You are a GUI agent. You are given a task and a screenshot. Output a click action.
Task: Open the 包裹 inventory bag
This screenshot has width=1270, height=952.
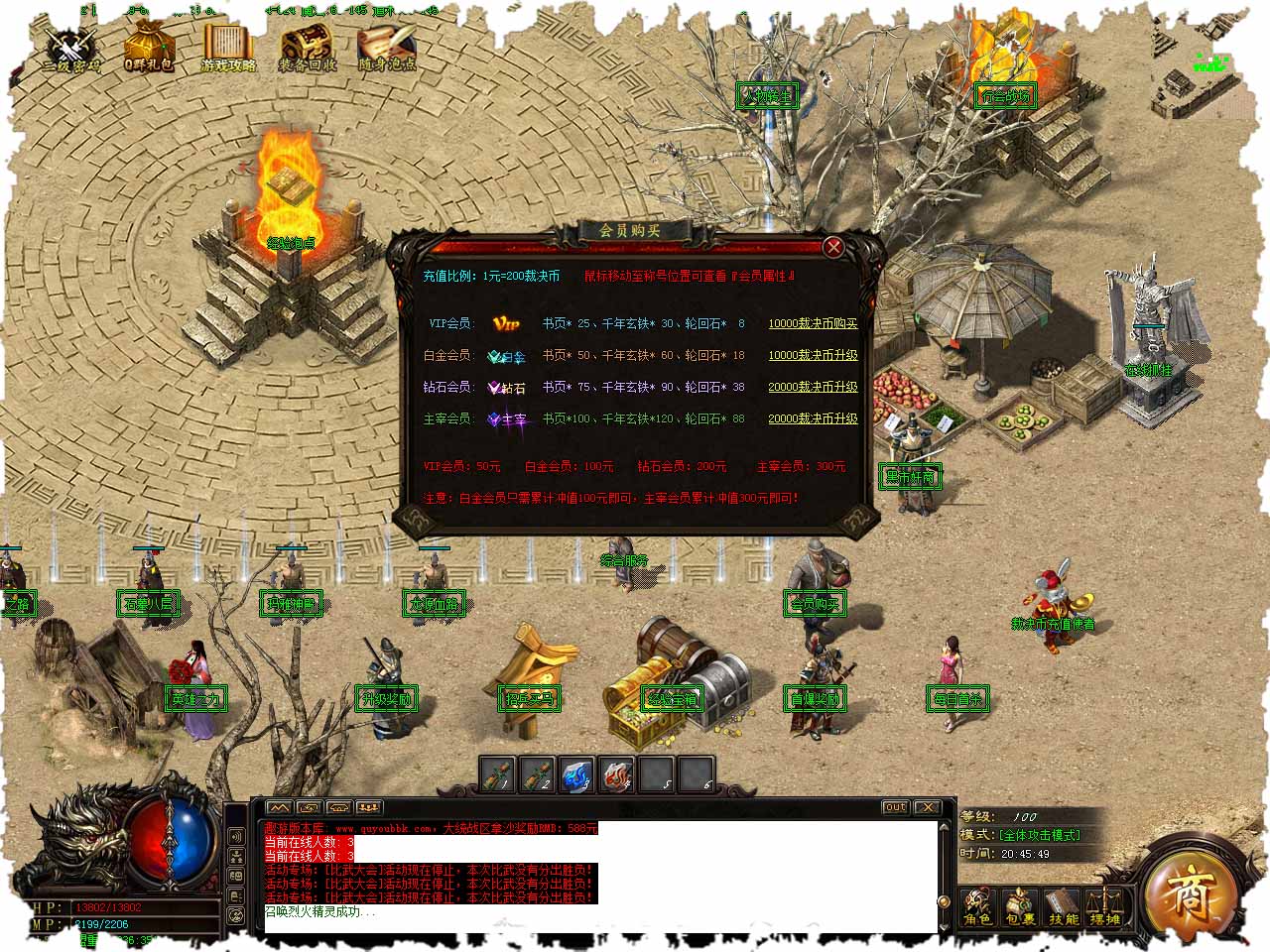[1020, 906]
